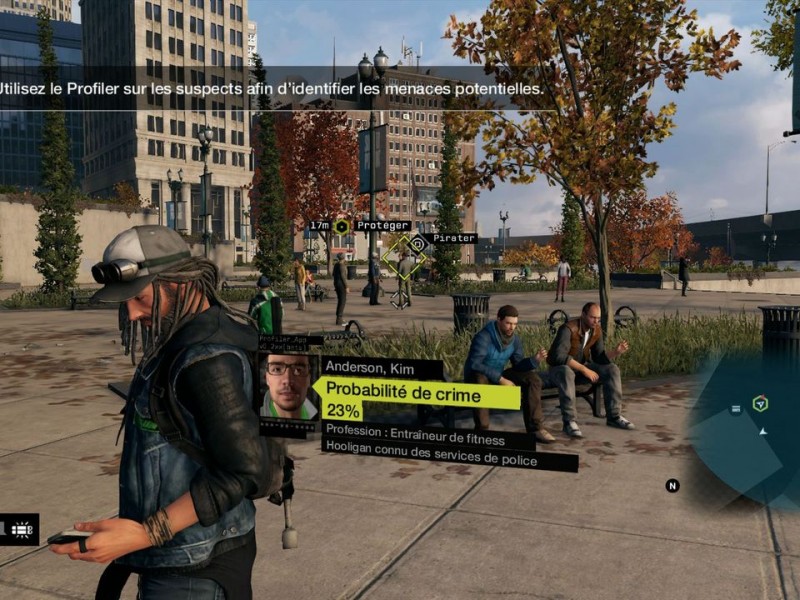Image resolution: width=800 pixels, height=600 pixels.
Task: Click the N compass marker
Action: point(672,486)
